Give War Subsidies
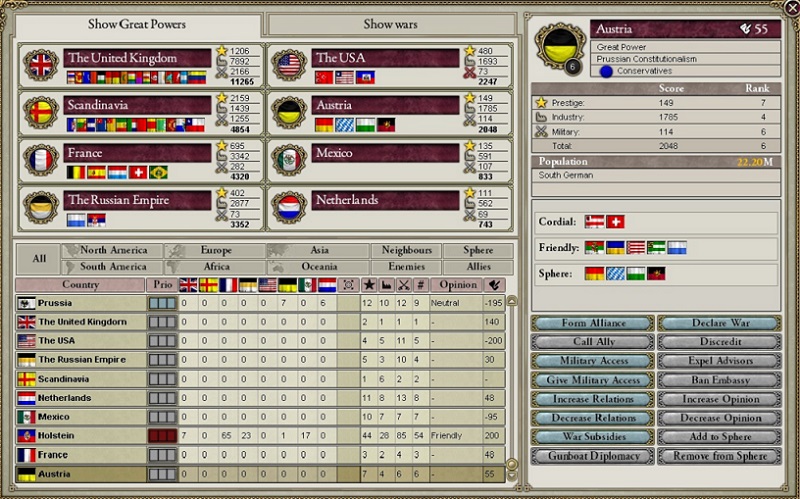 click(592, 437)
